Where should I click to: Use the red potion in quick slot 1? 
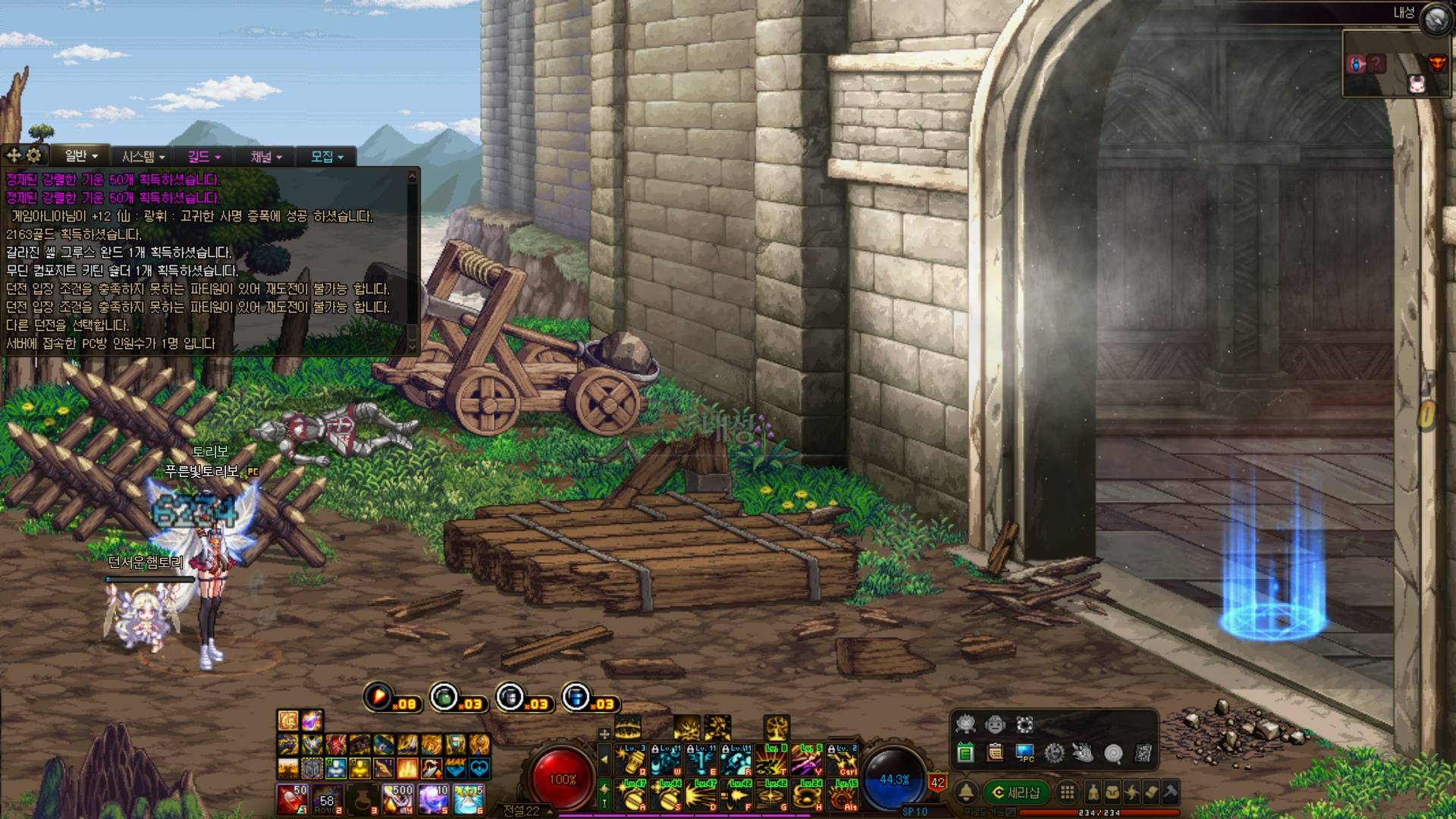pos(291,799)
